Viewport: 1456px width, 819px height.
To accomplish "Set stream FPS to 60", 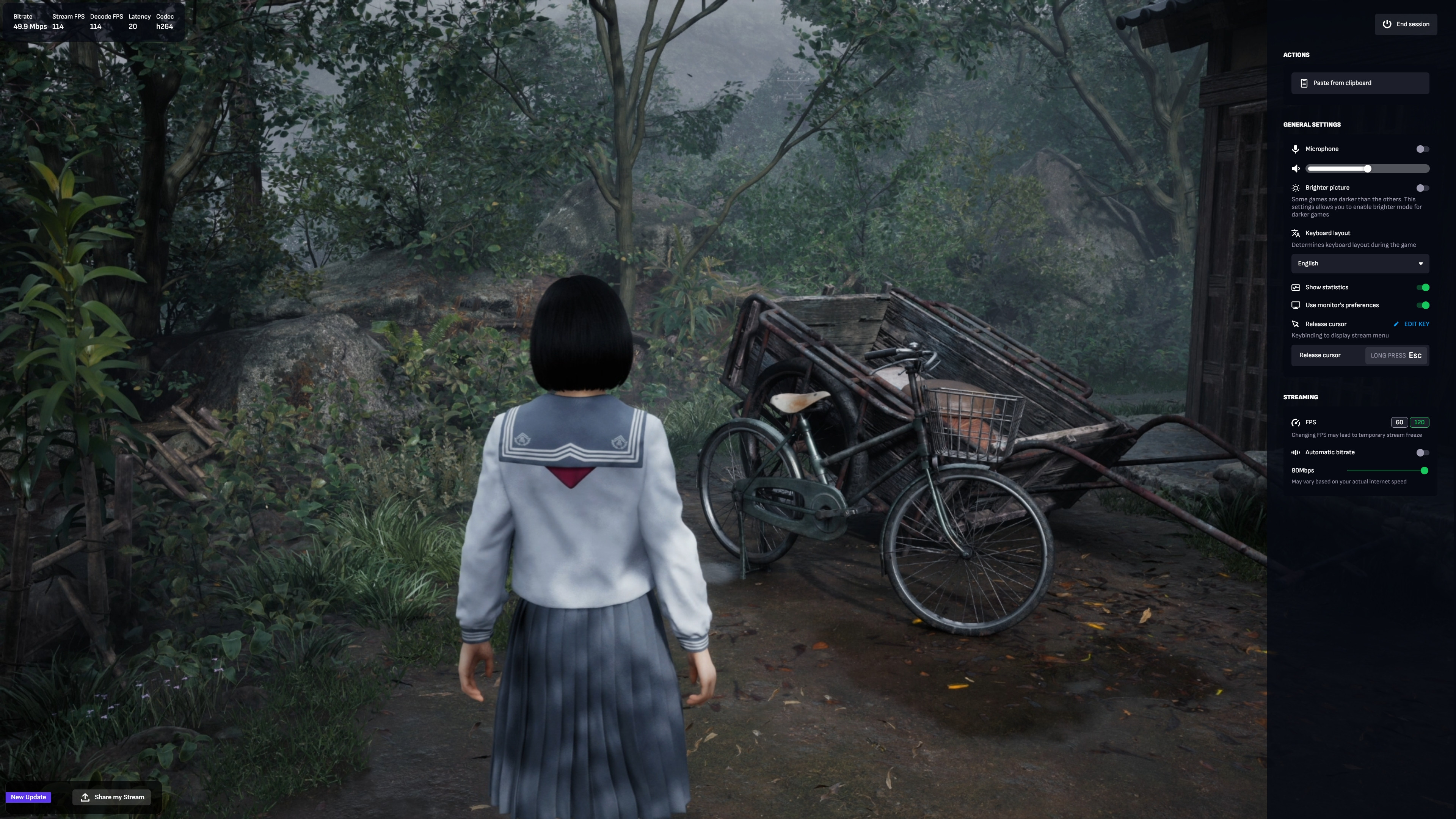I will point(1399,423).
